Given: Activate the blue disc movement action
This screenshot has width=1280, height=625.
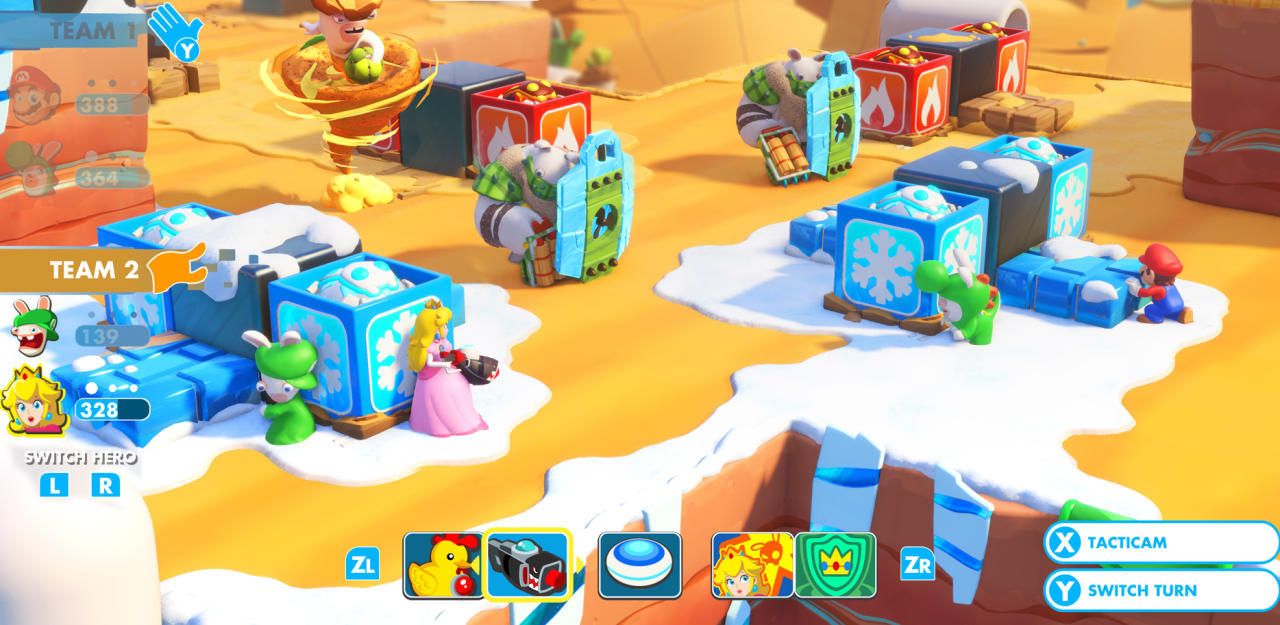Looking at the screenshot, I should point(640,565).
